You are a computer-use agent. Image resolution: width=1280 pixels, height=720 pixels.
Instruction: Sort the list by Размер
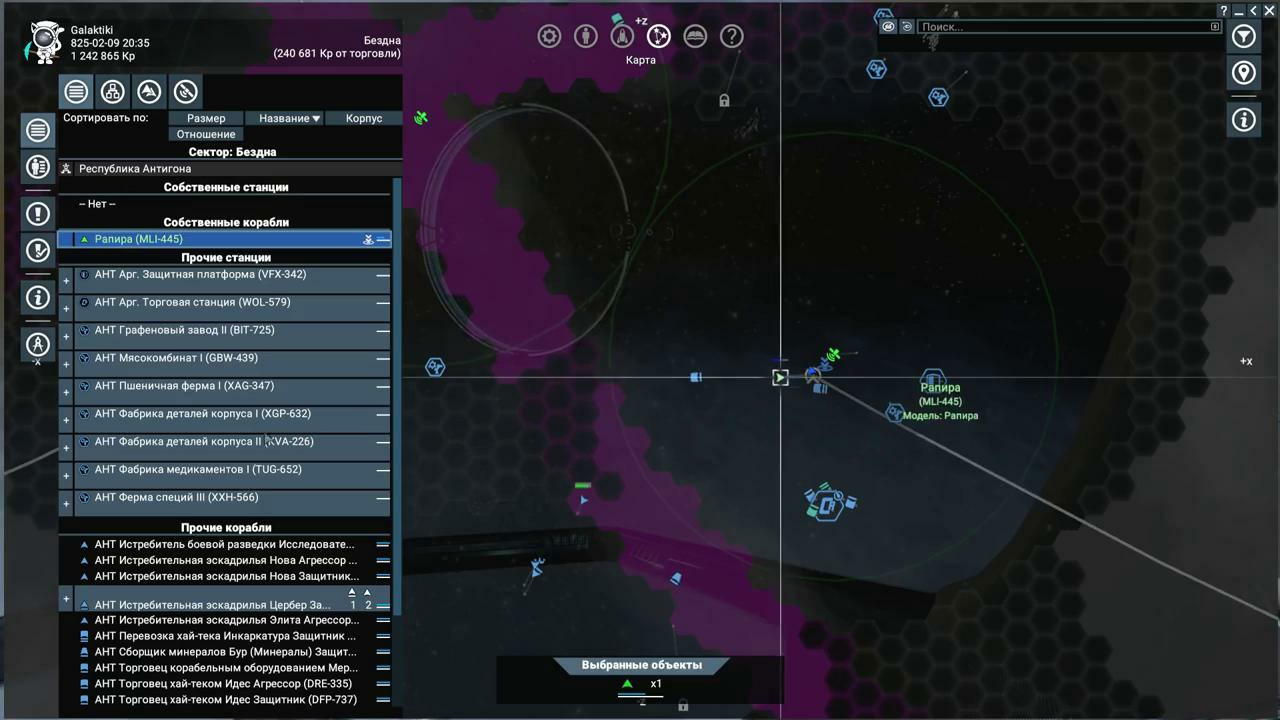[206, 118]
